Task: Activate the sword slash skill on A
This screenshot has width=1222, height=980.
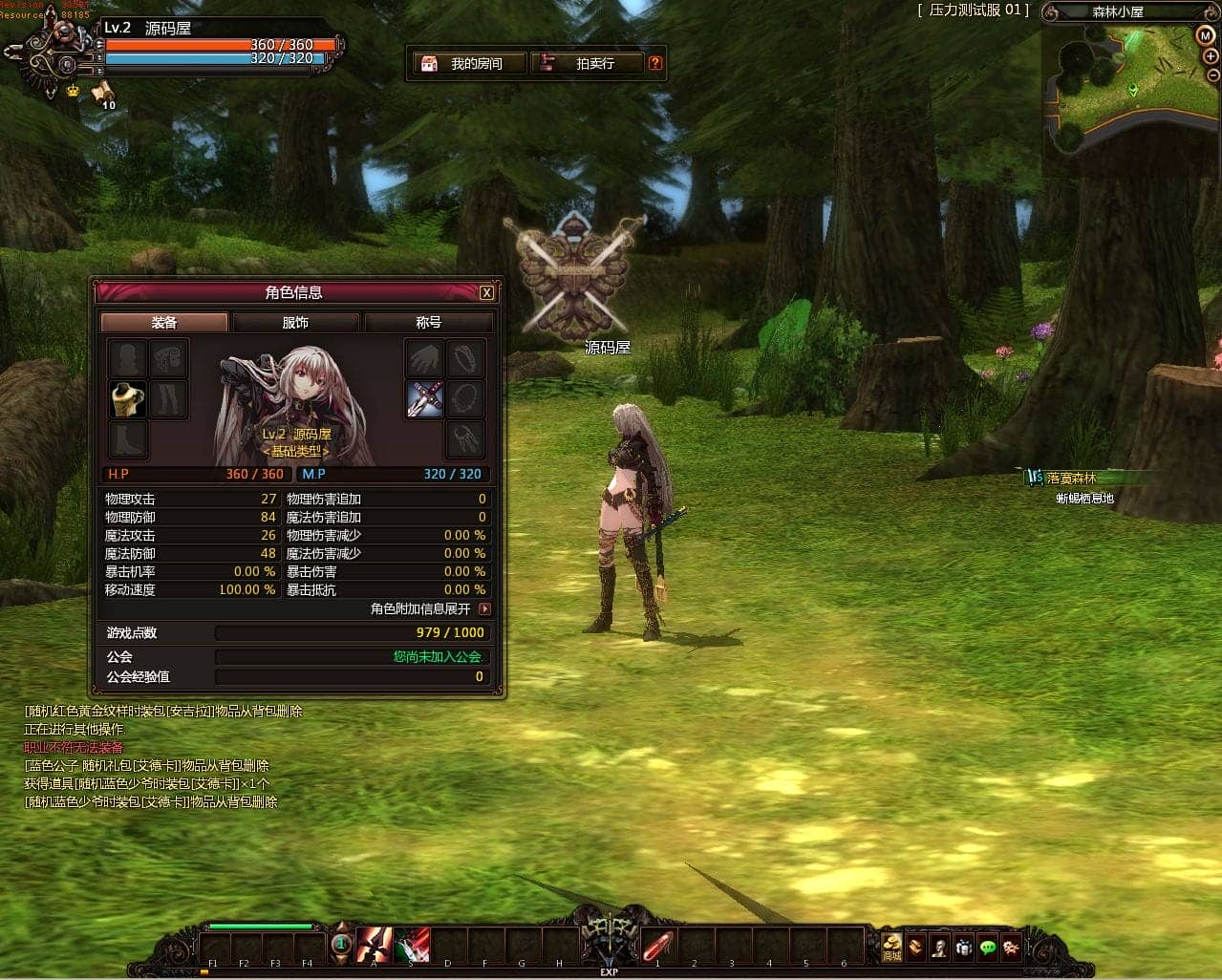Action: pos(374,945)
